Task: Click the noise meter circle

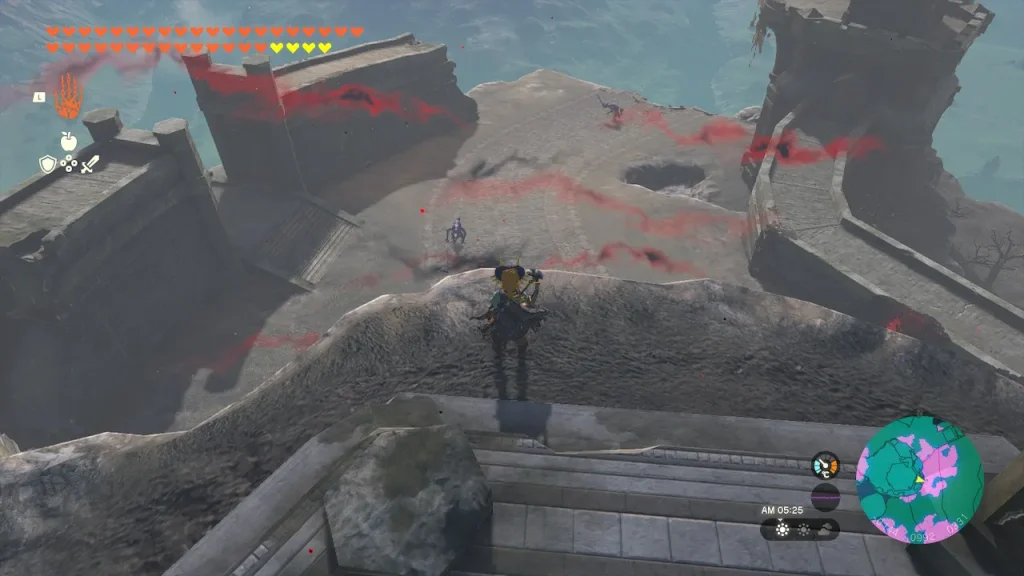Action: 825,496
